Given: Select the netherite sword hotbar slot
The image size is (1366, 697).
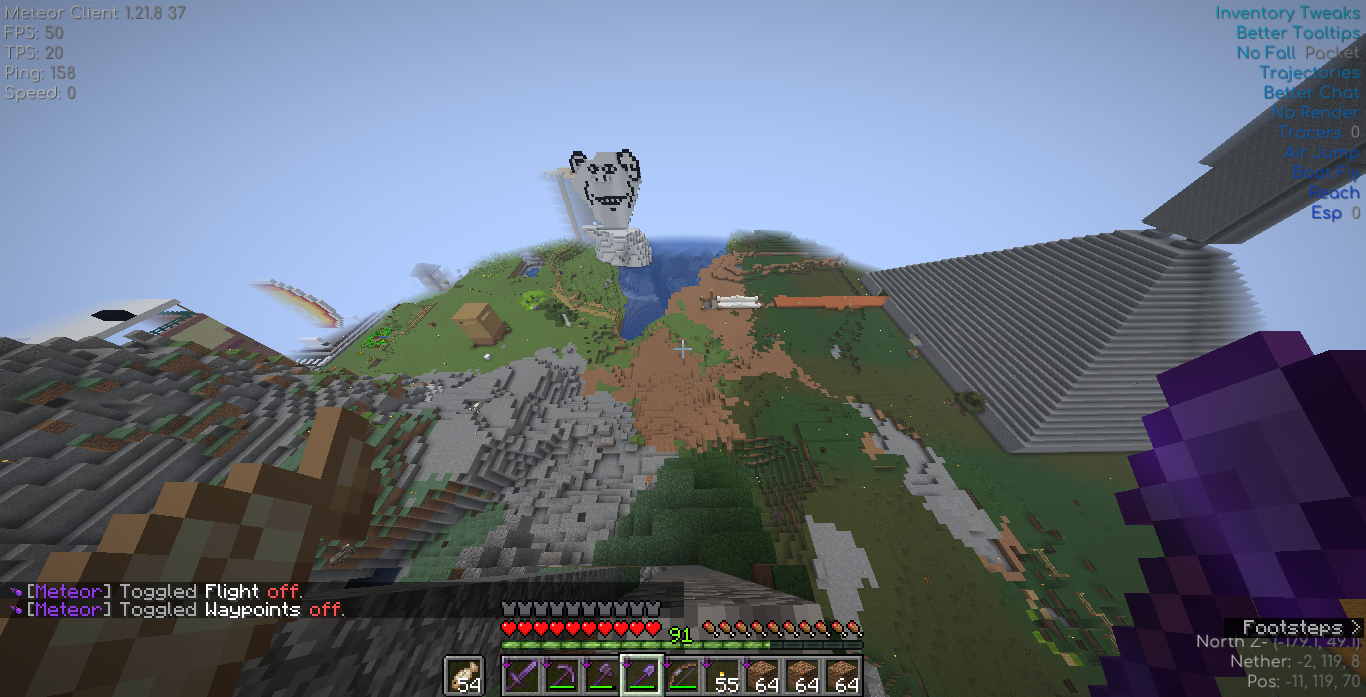Looking at the screenshot, I should [x=521, y=676].
